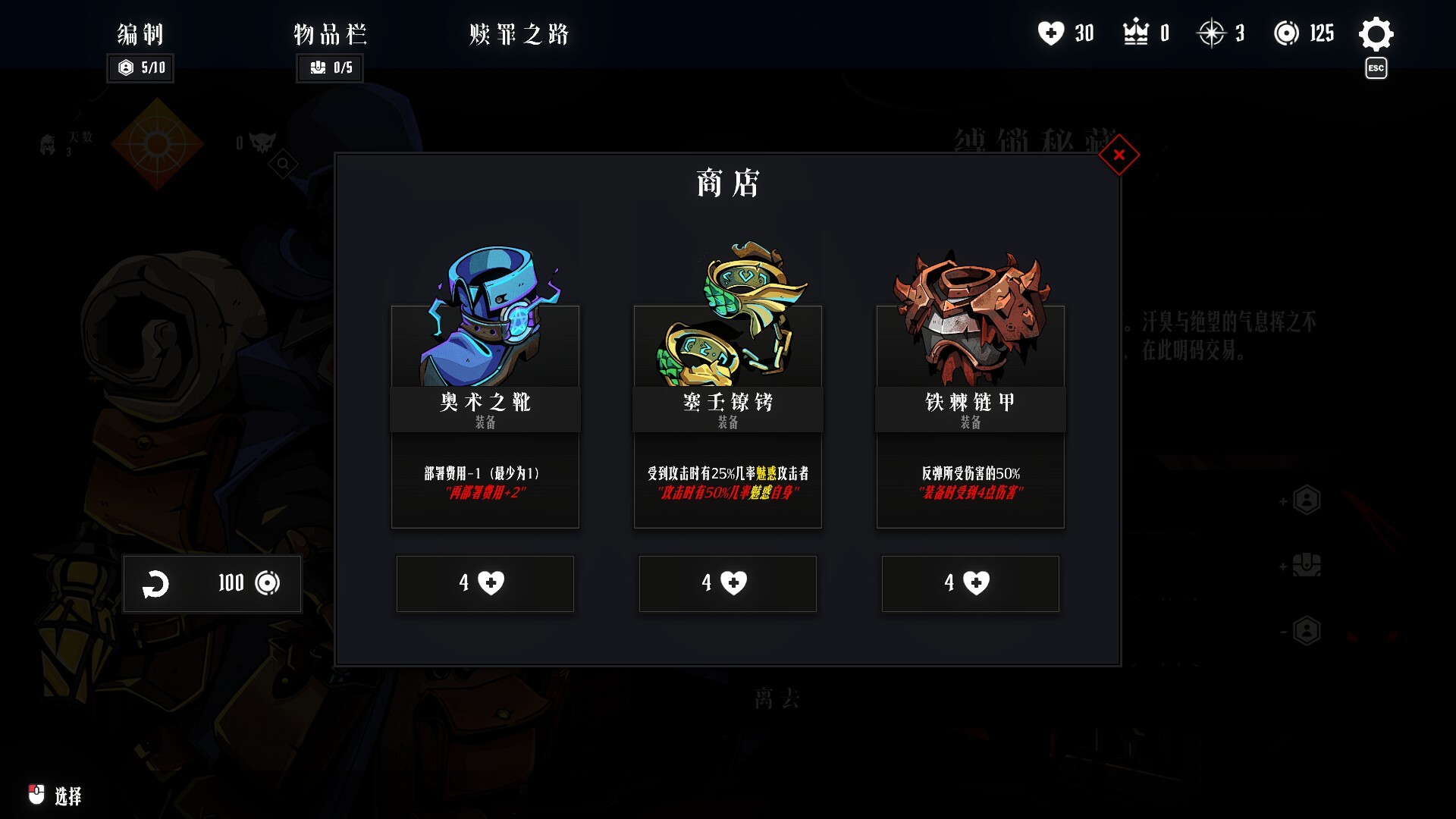Close the 商店 shop dialog

click(x=1118, y=154)
